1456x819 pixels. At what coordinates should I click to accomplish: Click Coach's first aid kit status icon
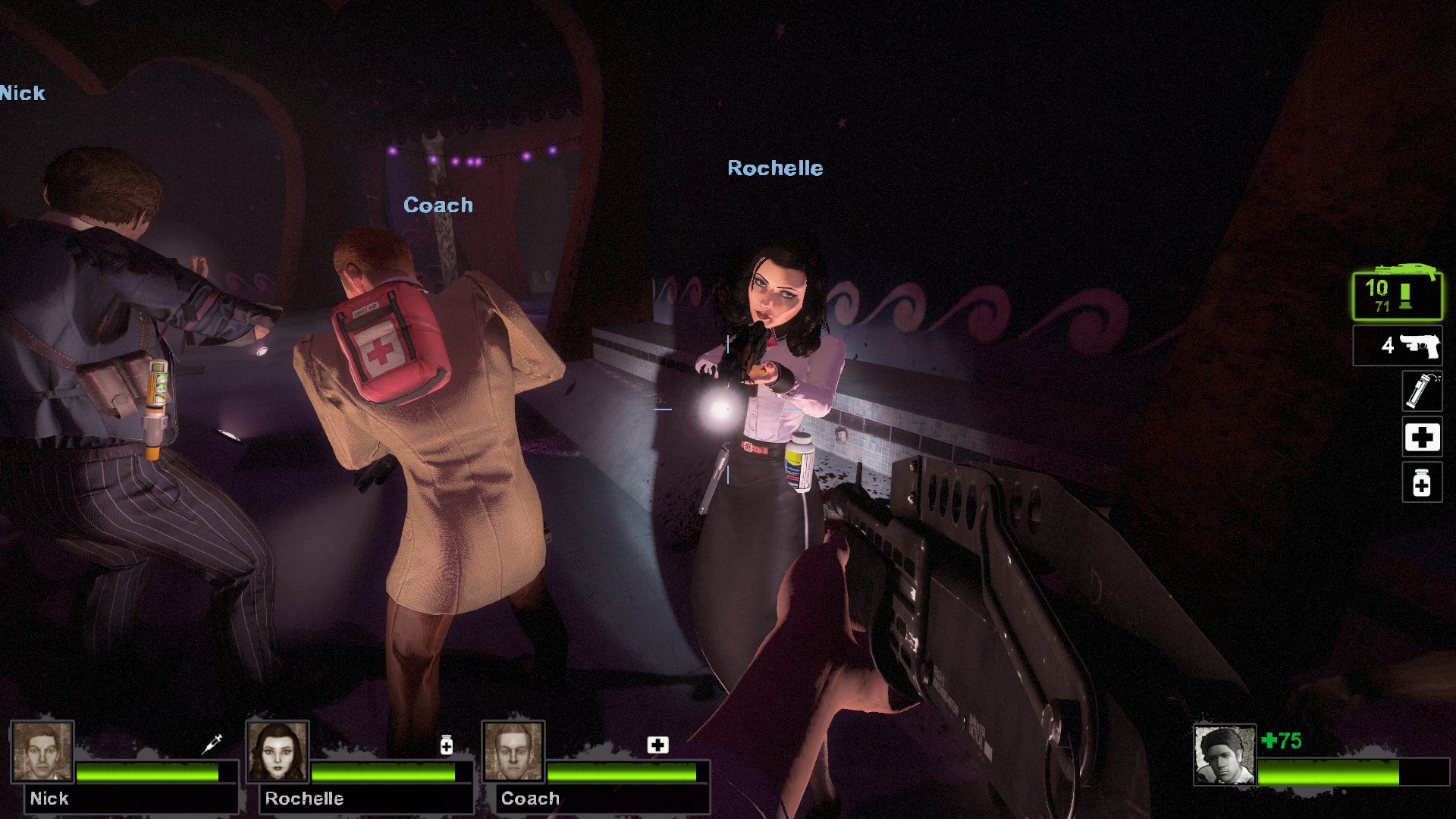[657, 745]
